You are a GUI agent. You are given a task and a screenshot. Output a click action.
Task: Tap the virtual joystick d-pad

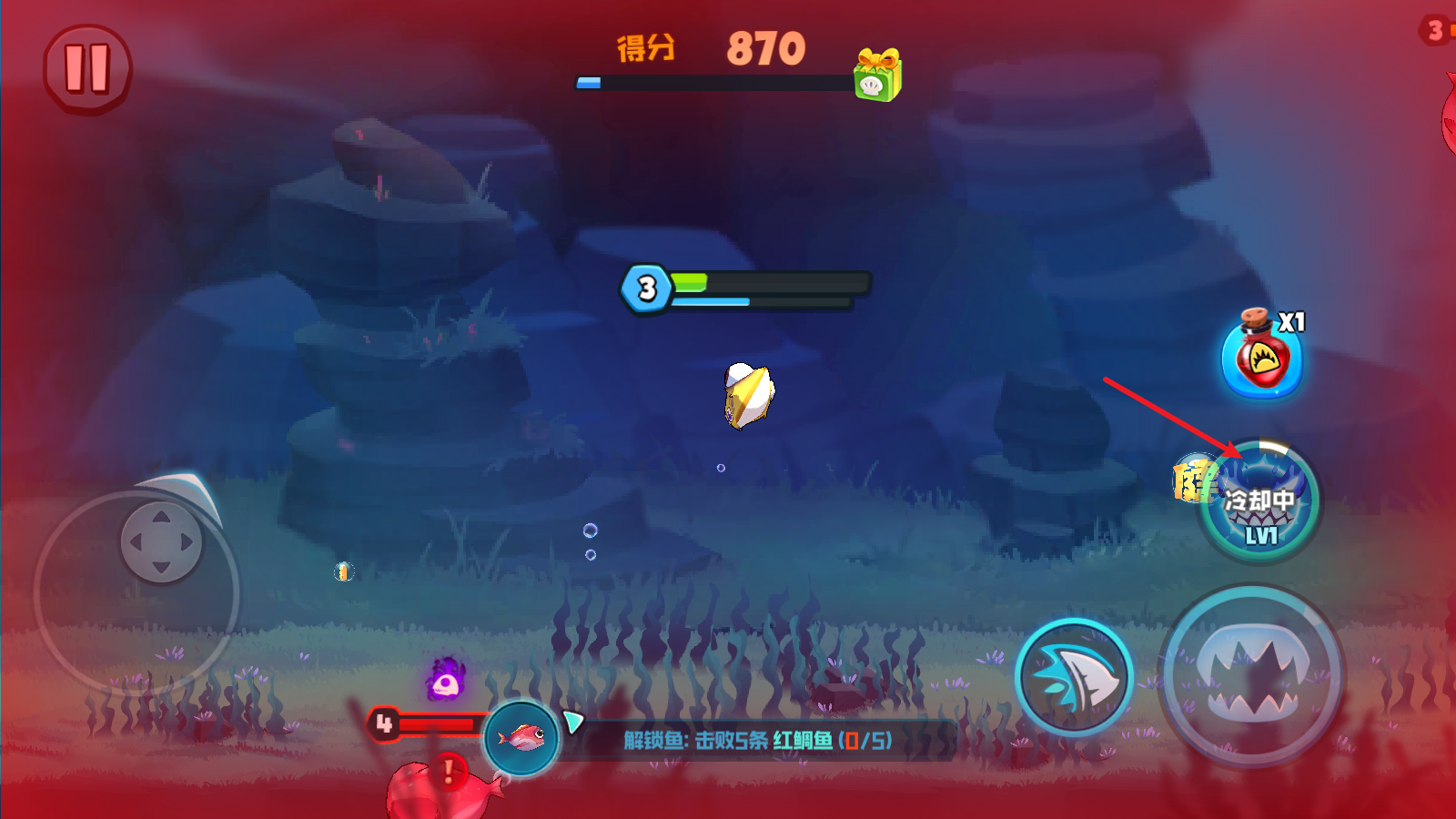pyautogui.click(x=161, y=542)
